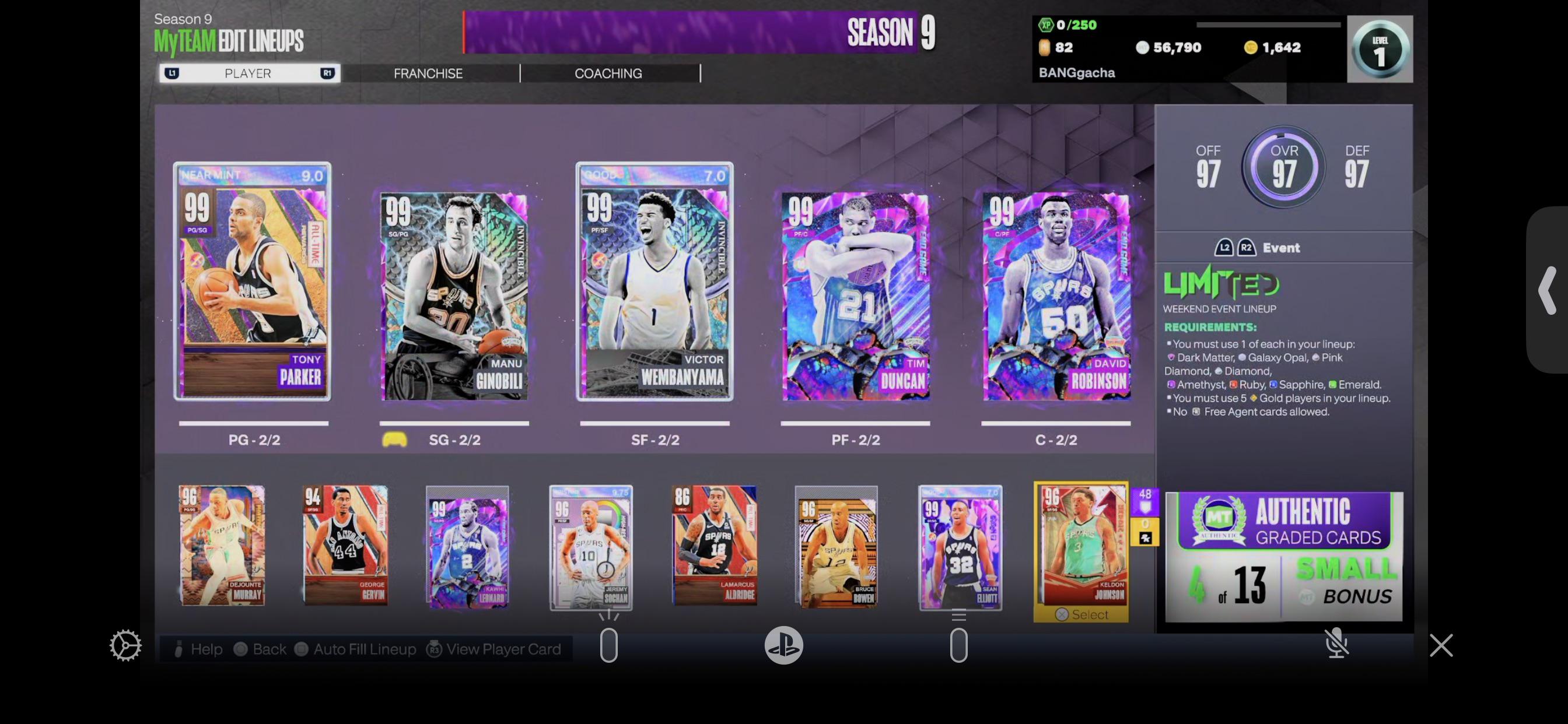This screenshot has width=1568, height=724.
Task: Open the Authentic Graded Cards bonus panel
Action: click(x=1284, y=557)
